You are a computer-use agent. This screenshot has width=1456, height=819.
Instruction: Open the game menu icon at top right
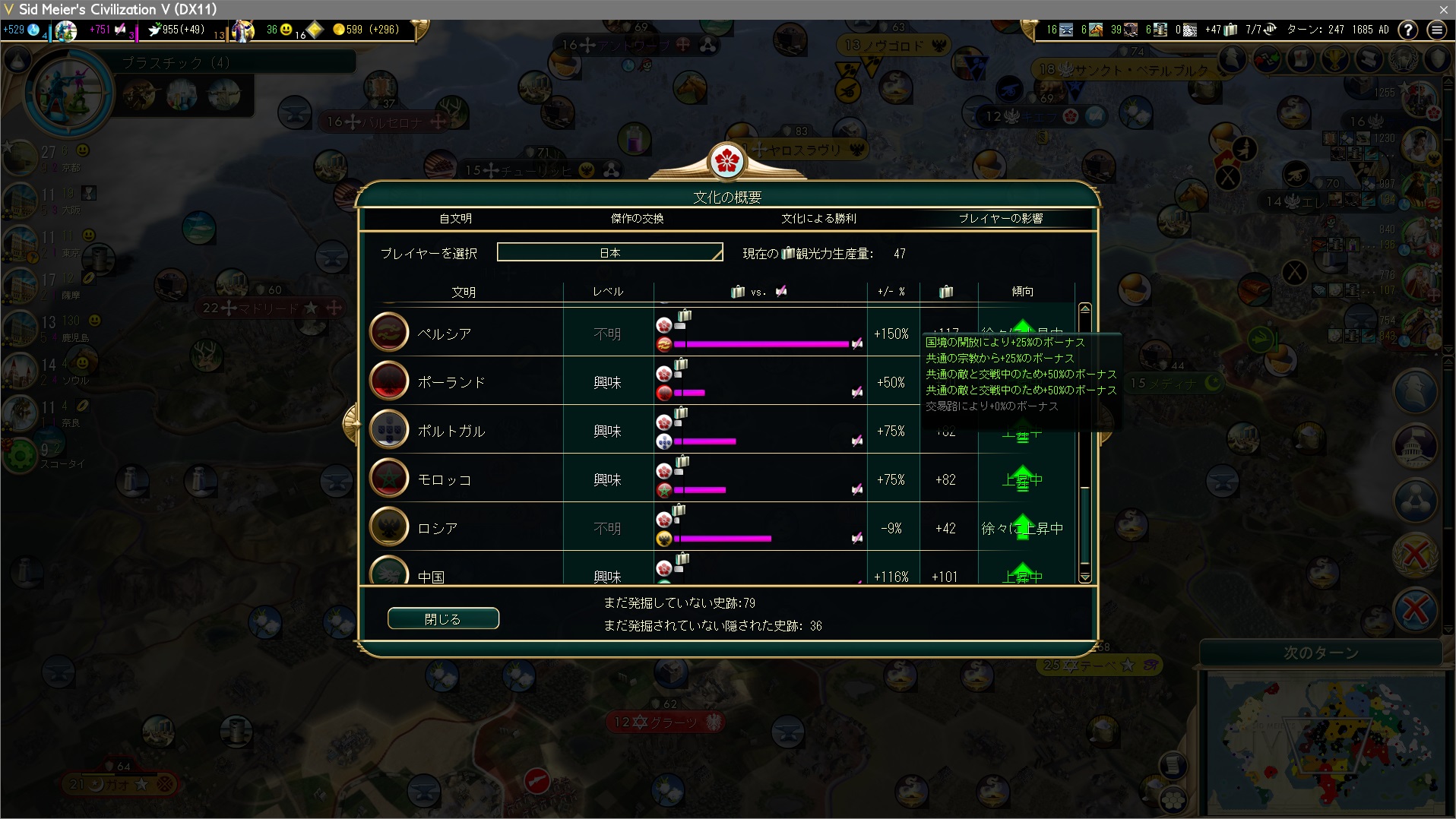pyautogui.click(x=1436, y=30)
